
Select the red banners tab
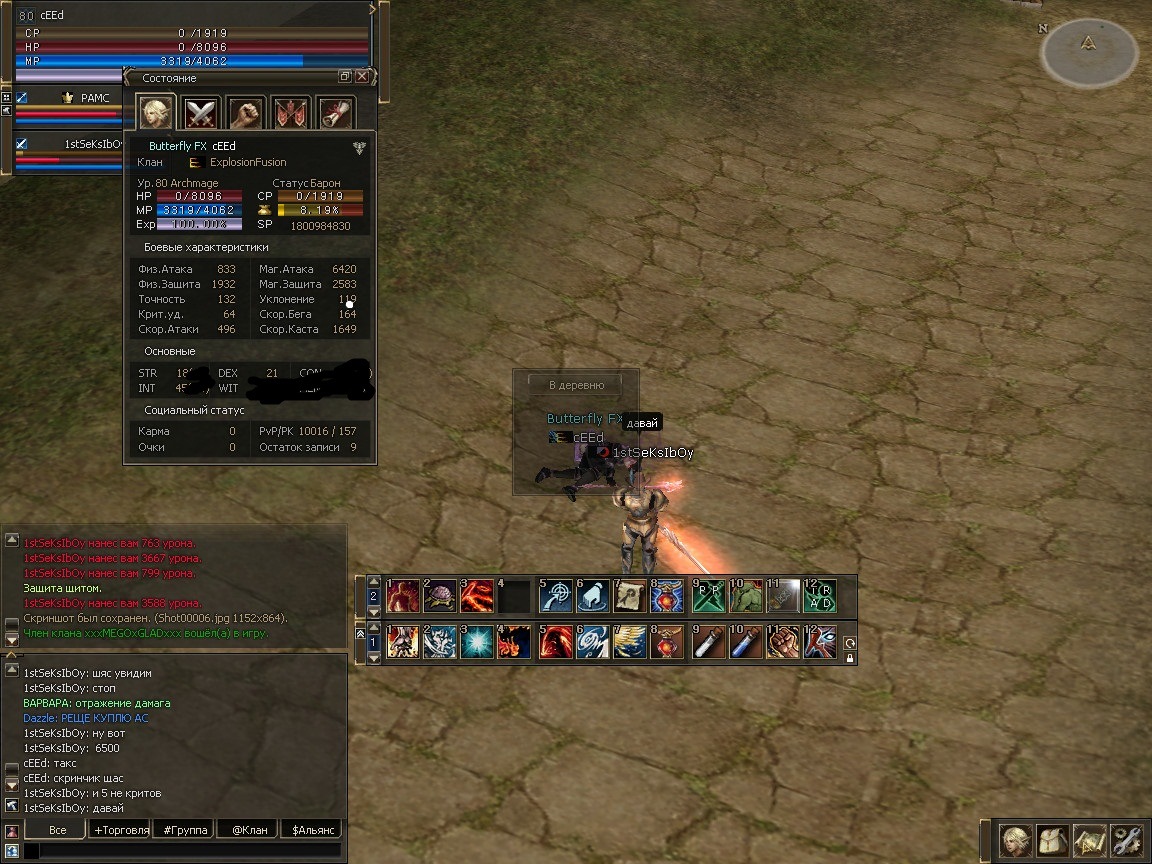click(291, 112)
